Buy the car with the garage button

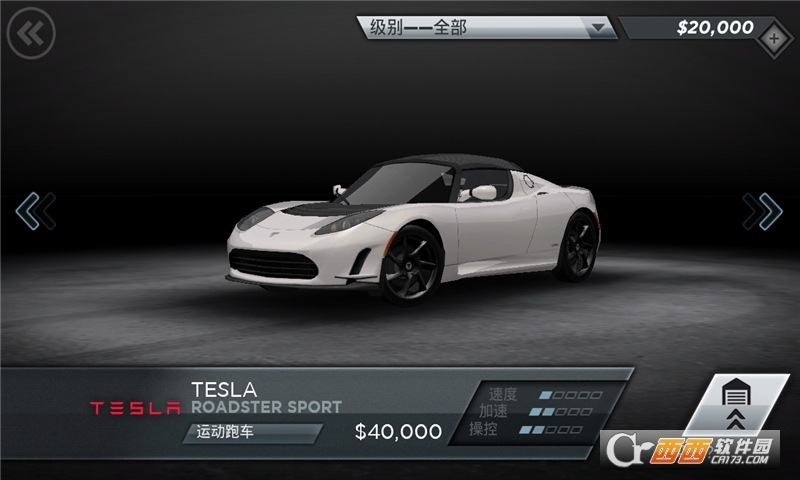(736, 407)
